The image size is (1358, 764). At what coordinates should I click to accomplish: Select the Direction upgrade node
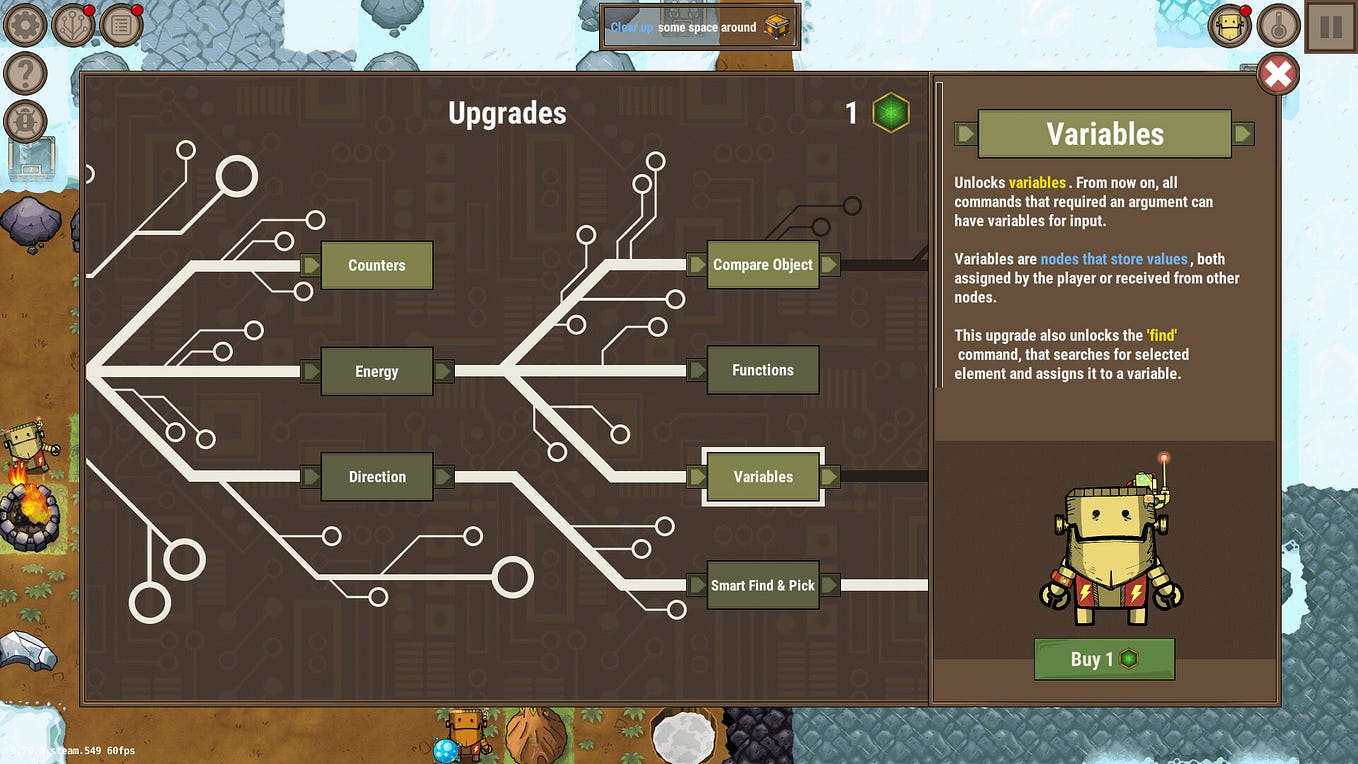(x=376, y=477)
